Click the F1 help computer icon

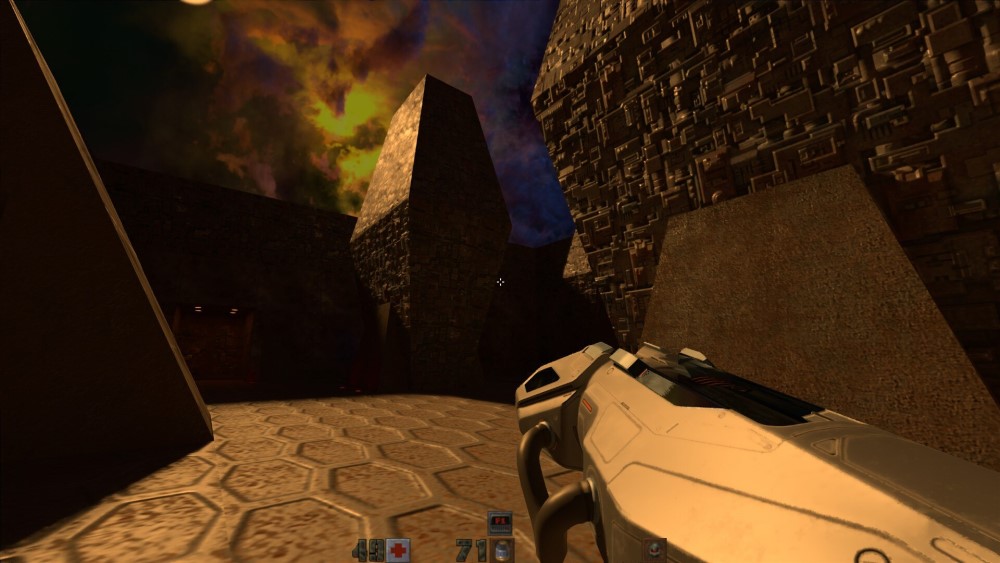point(499,522)
